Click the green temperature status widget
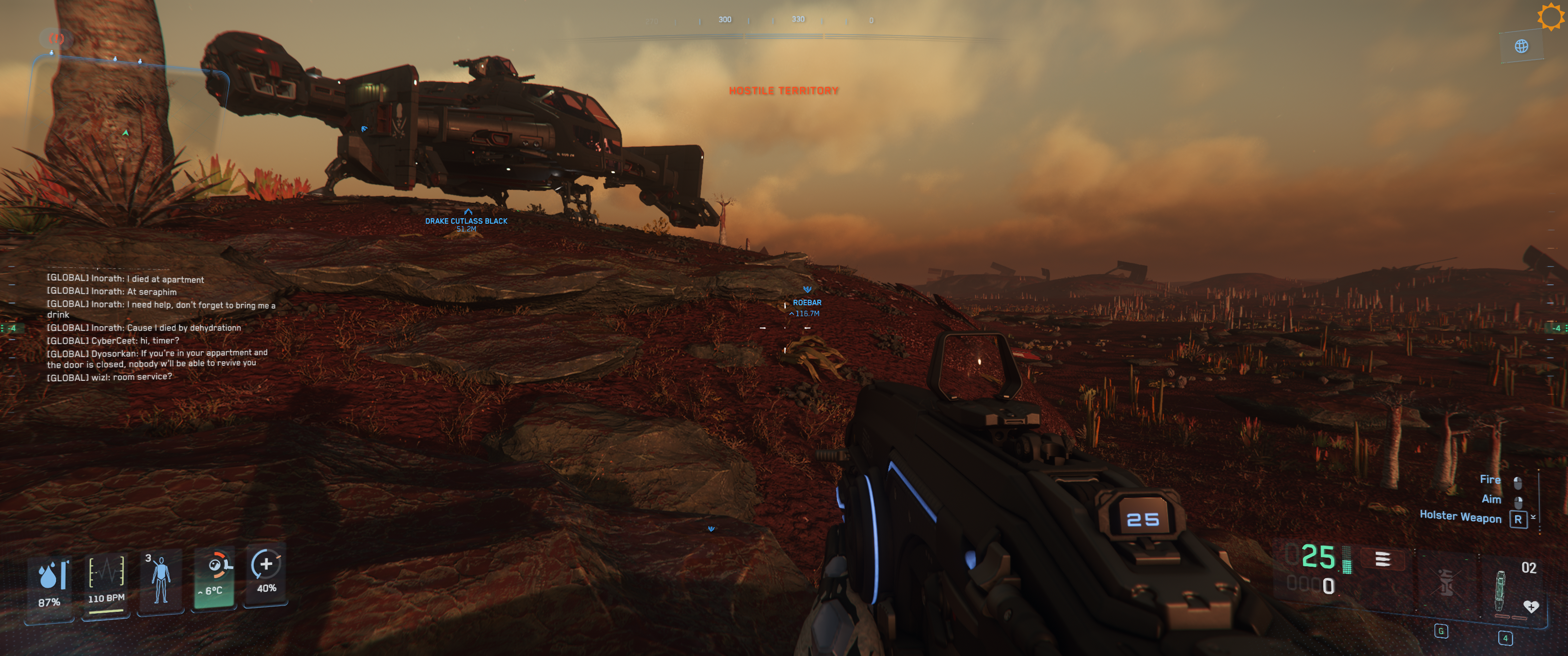 pyautogui.click(x=214, y=579)
